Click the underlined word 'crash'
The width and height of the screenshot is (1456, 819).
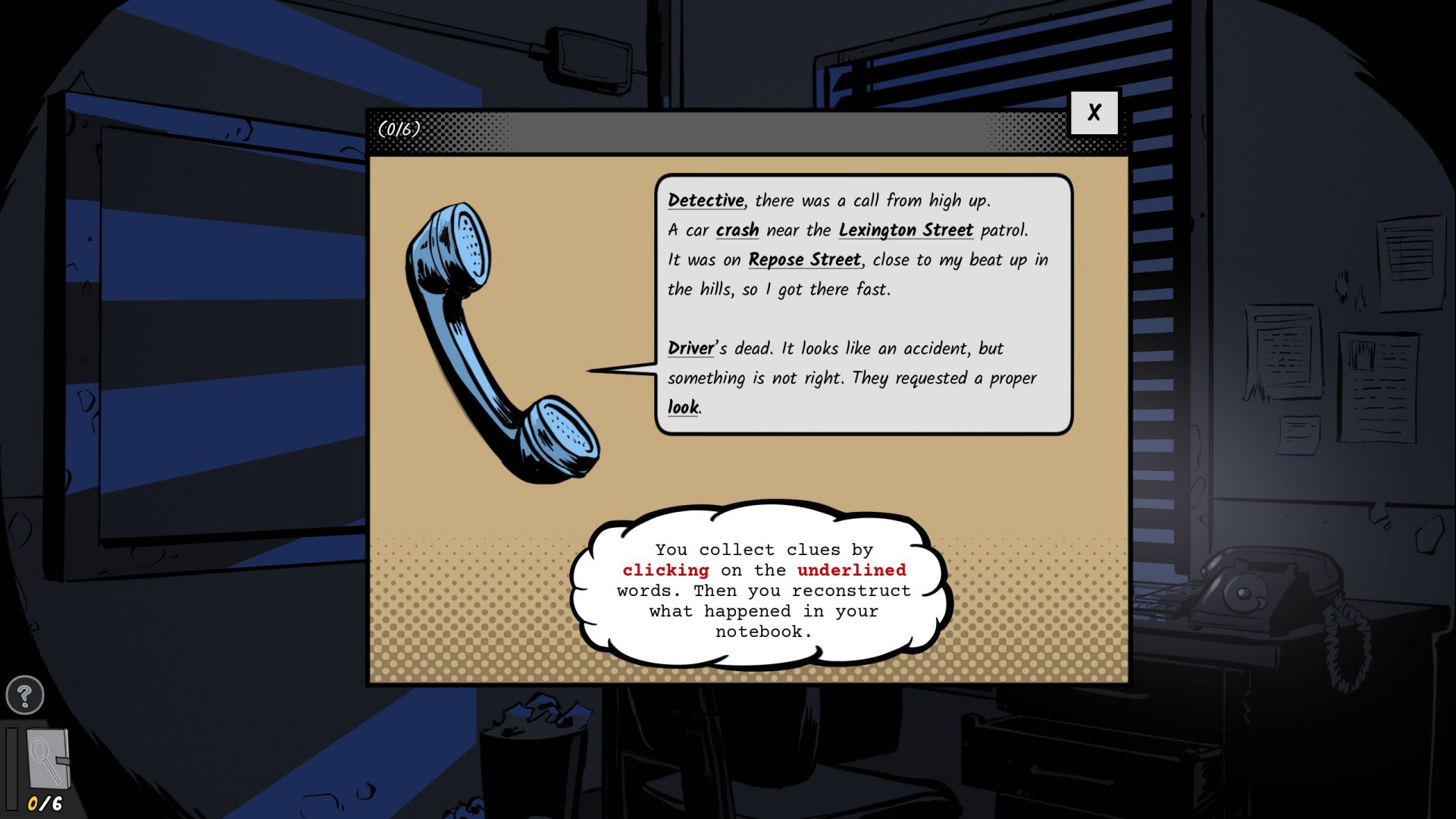point(737,230)
